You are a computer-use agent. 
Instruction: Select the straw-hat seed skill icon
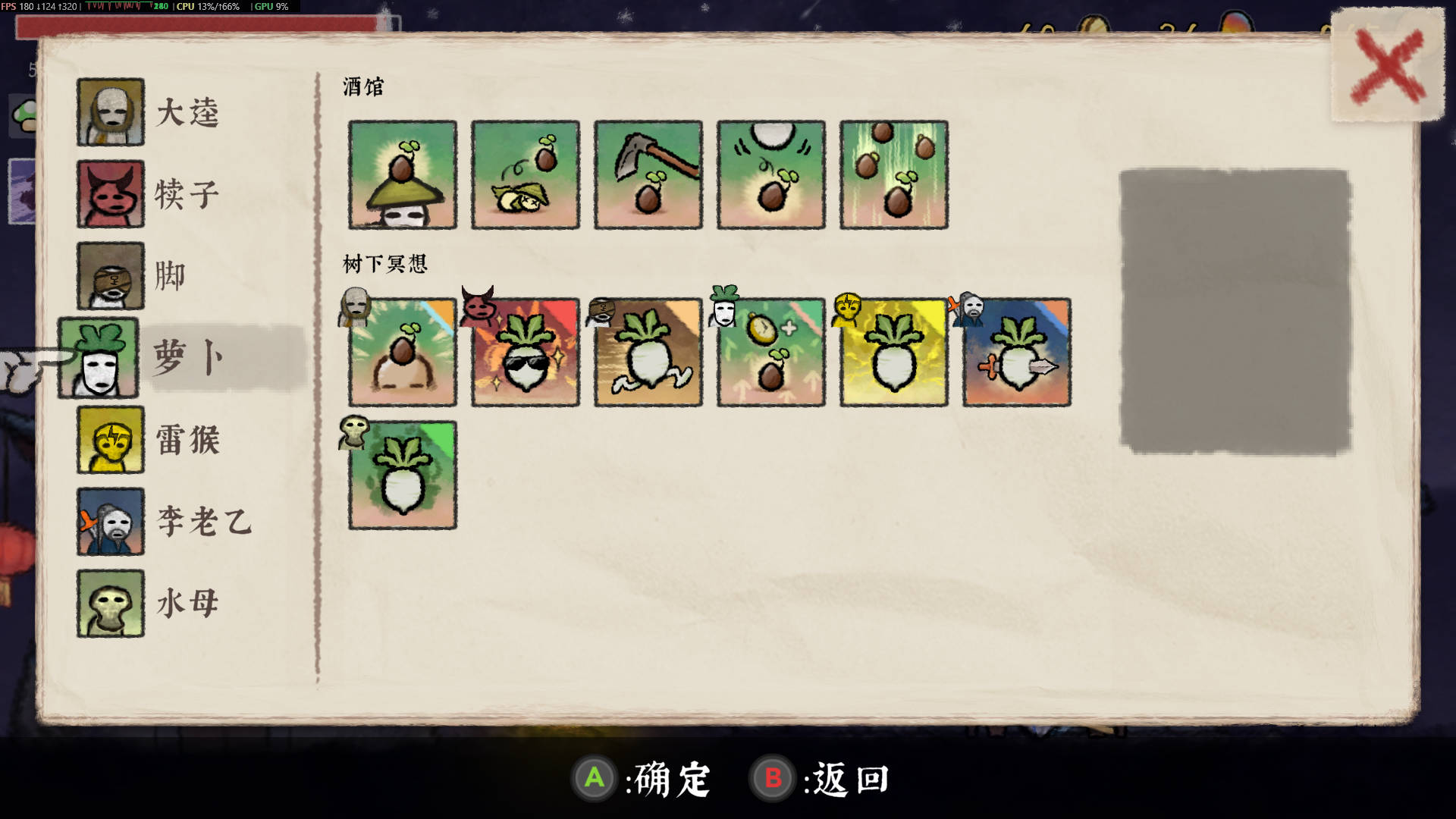coord(403,174)
